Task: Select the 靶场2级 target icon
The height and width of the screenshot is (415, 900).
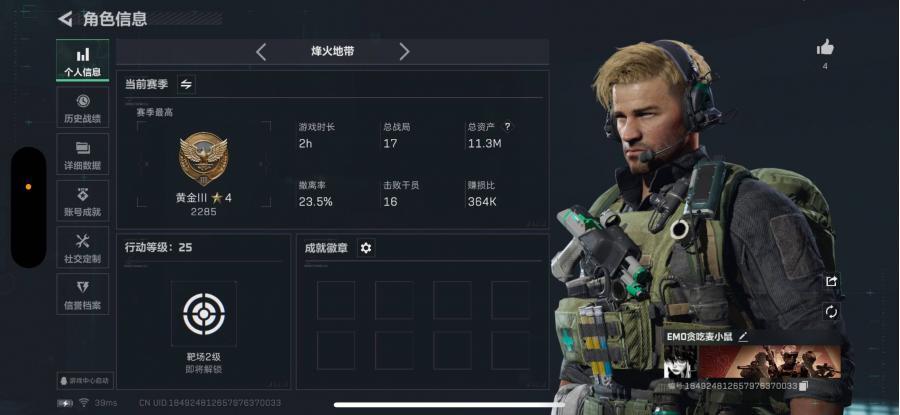Action: tap(203, 314)
